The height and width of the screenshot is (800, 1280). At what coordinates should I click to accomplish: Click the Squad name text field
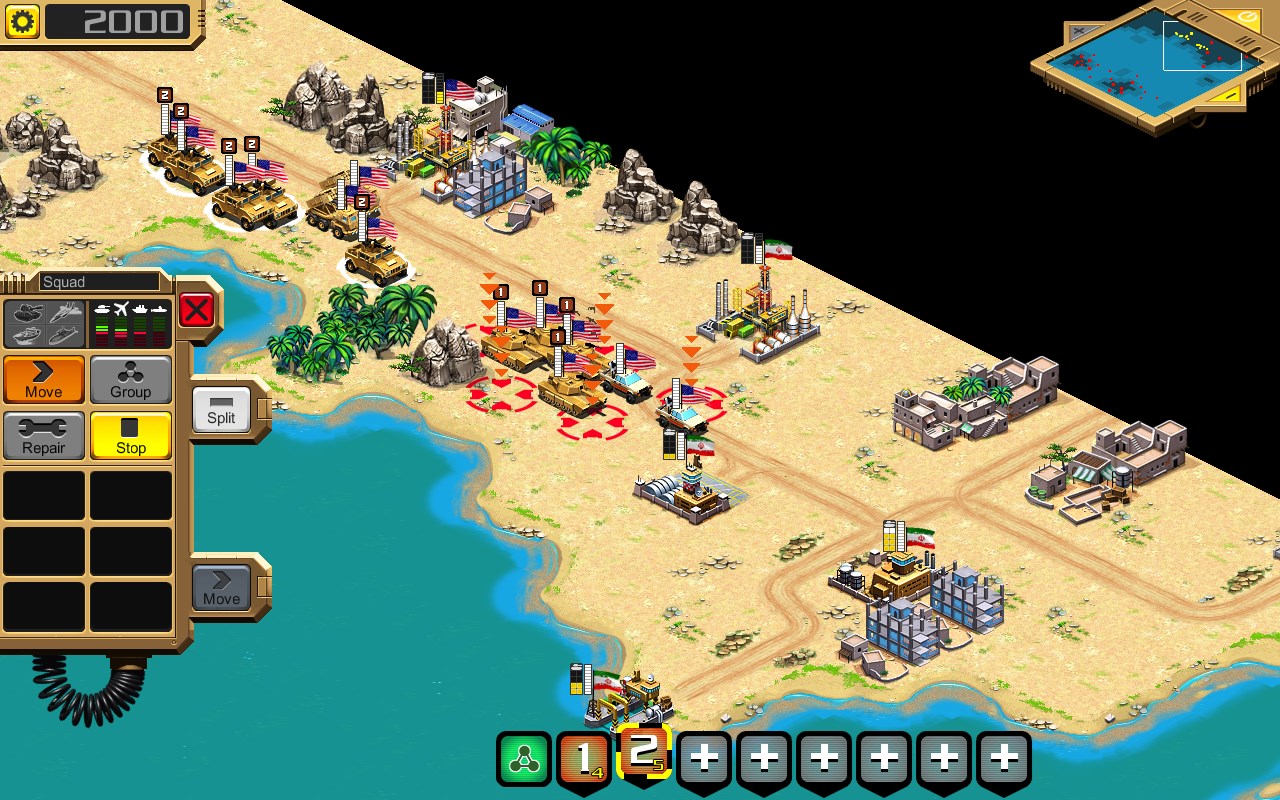100,281
